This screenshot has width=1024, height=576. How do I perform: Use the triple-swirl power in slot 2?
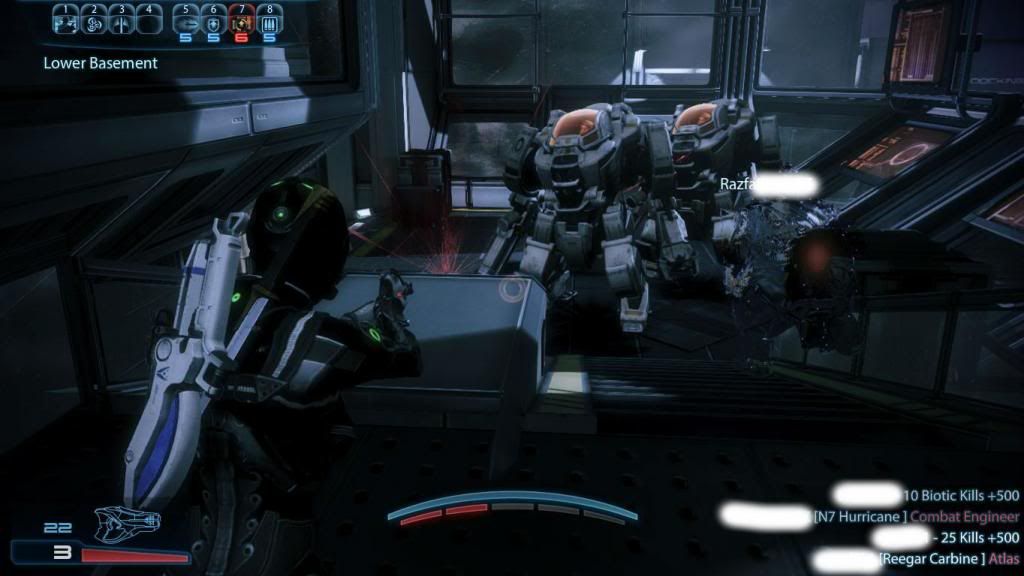pyautogui.click(x=93, y=21)
